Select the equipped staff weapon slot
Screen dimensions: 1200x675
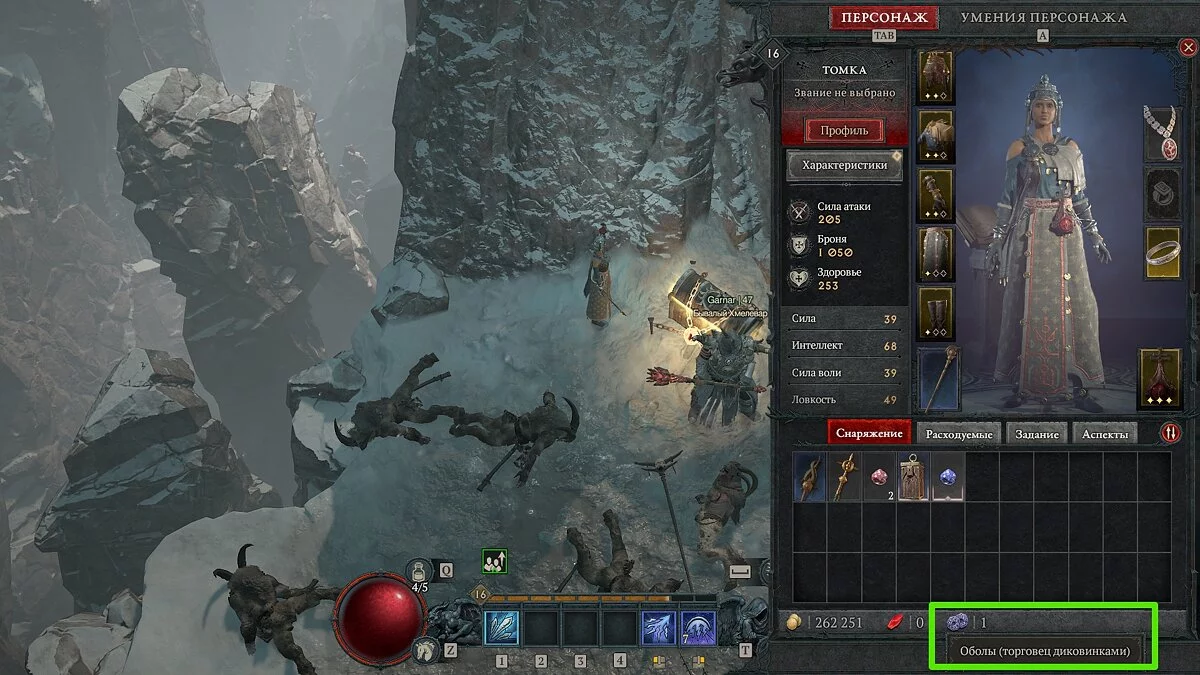coord(937,379)
